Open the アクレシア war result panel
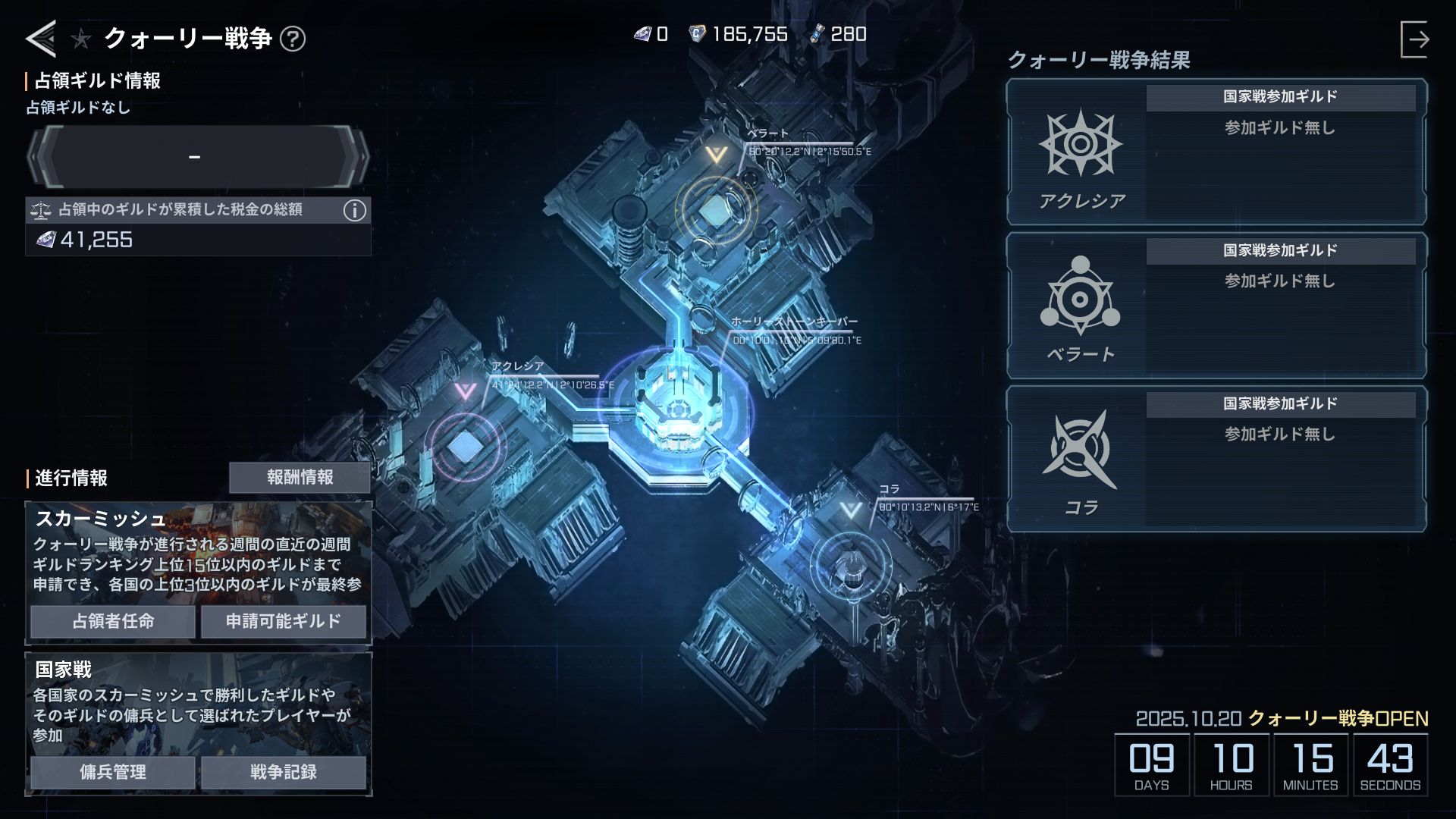Viewport: 1456px width, 819px height. click(x=1216, y=153)
